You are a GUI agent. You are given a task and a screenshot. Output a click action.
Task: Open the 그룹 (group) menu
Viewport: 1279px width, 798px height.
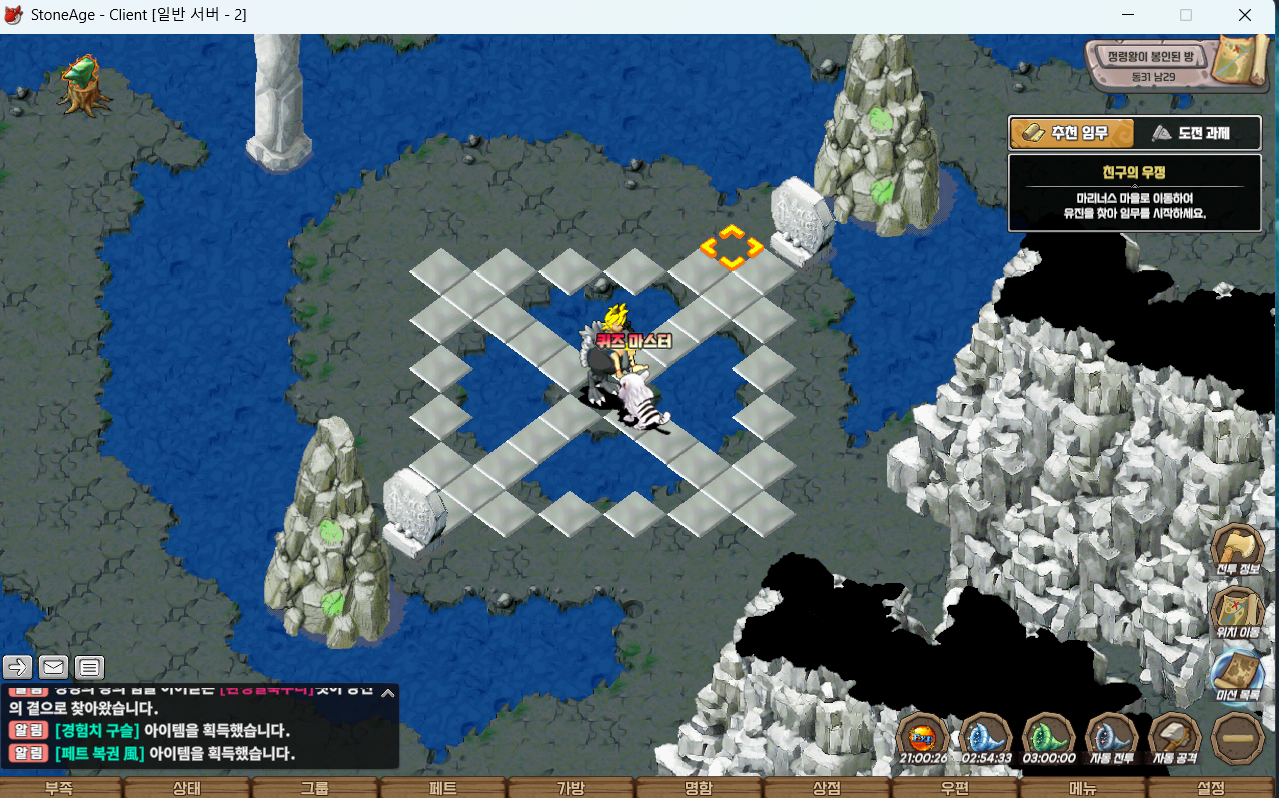coord(315,788)
